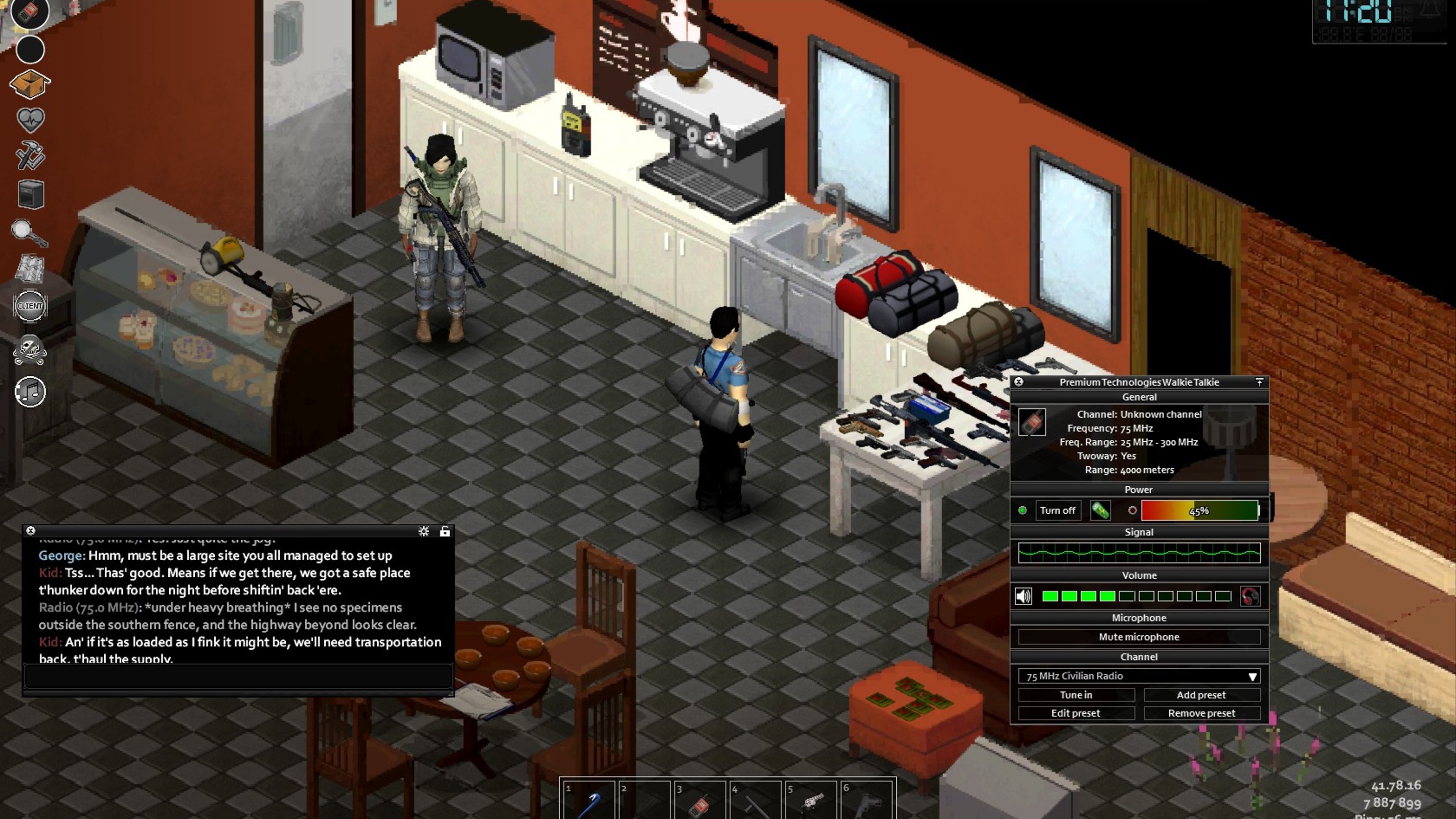Mute the microphone on the radio
Image resolution: width=1456 pixels, height=819 pixels.
tap(1138, 637)
